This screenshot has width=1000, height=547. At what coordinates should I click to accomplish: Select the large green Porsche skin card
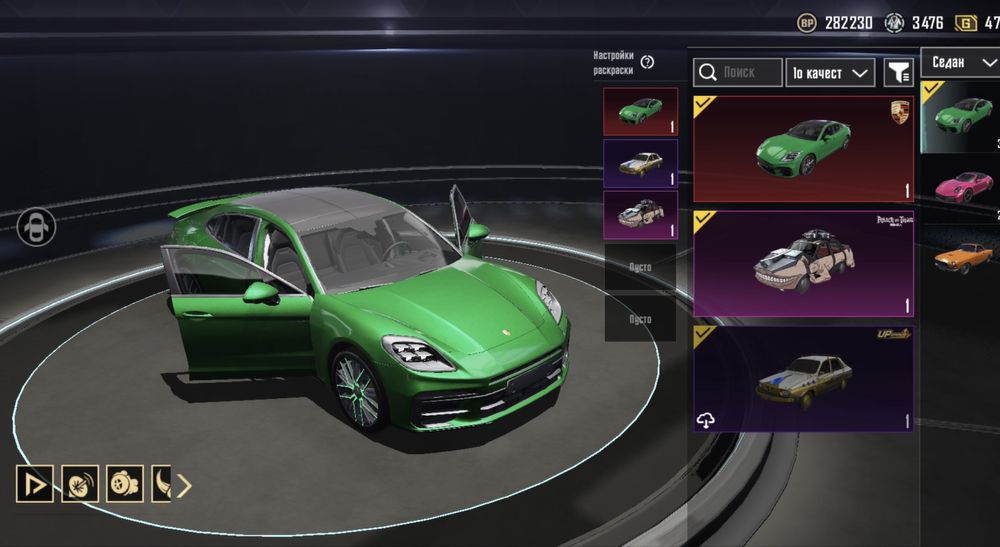[x=803, y=149]
